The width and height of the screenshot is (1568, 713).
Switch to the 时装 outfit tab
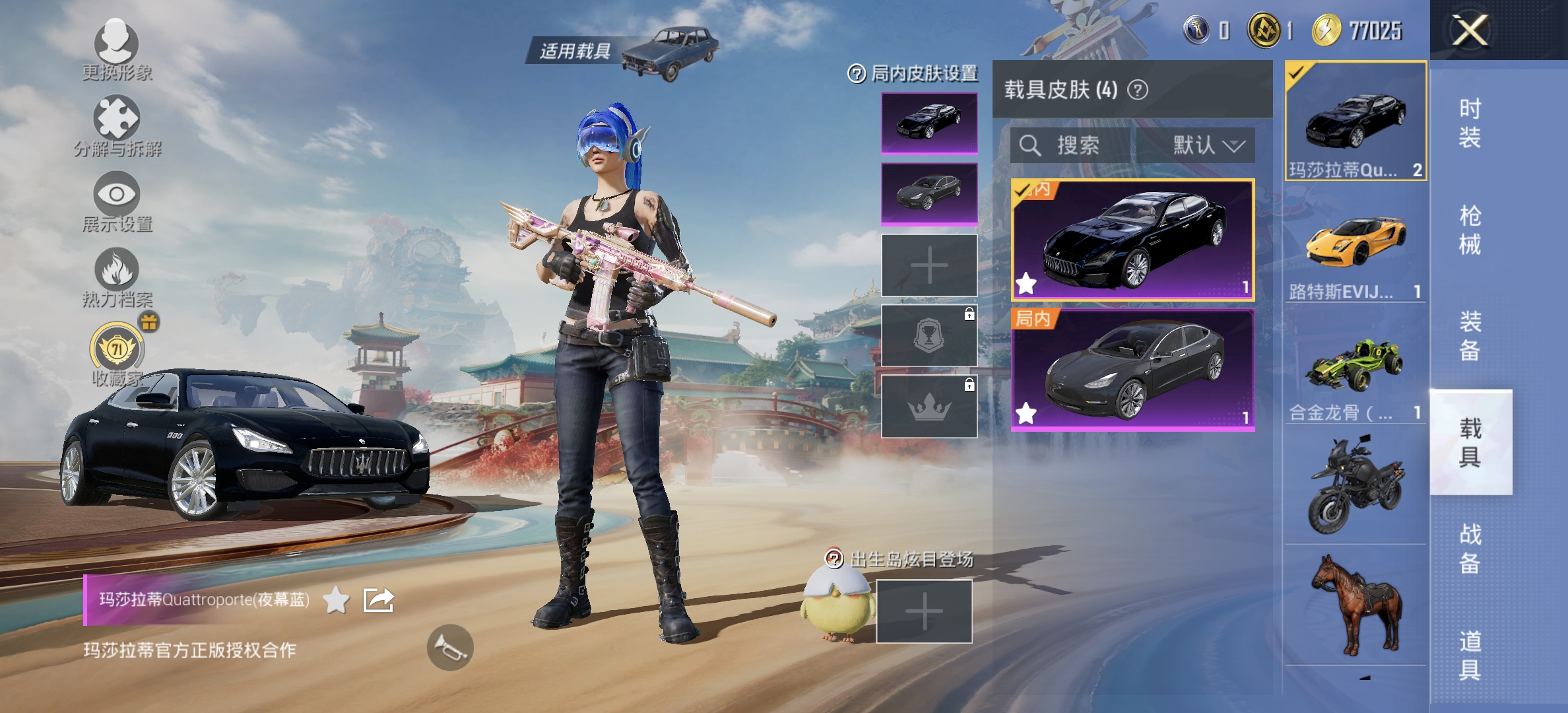click(x=1470, y=123)
